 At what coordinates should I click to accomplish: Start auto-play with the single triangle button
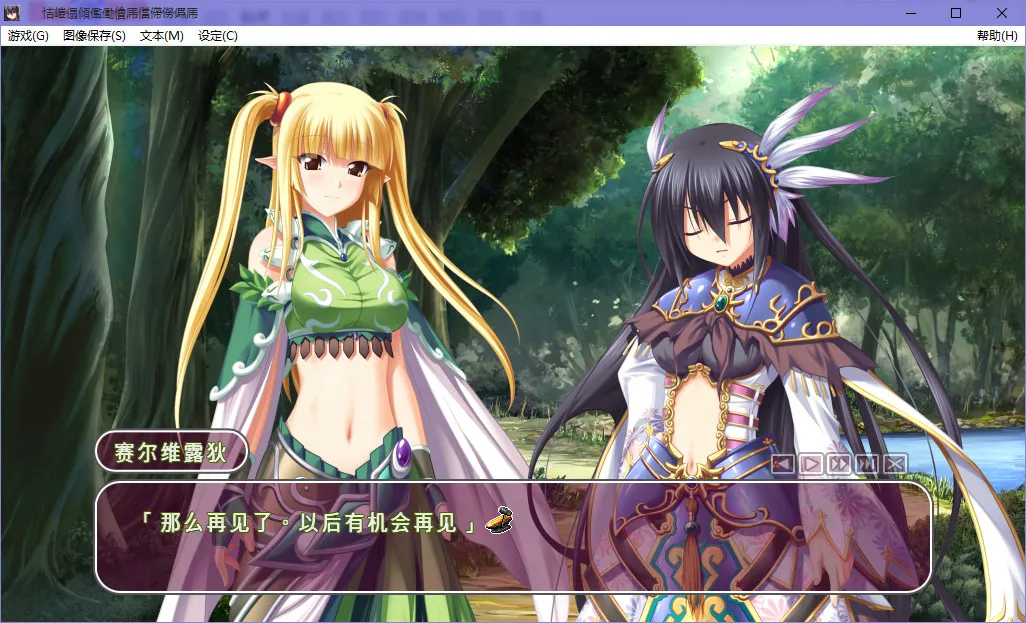tap(811, 464)
